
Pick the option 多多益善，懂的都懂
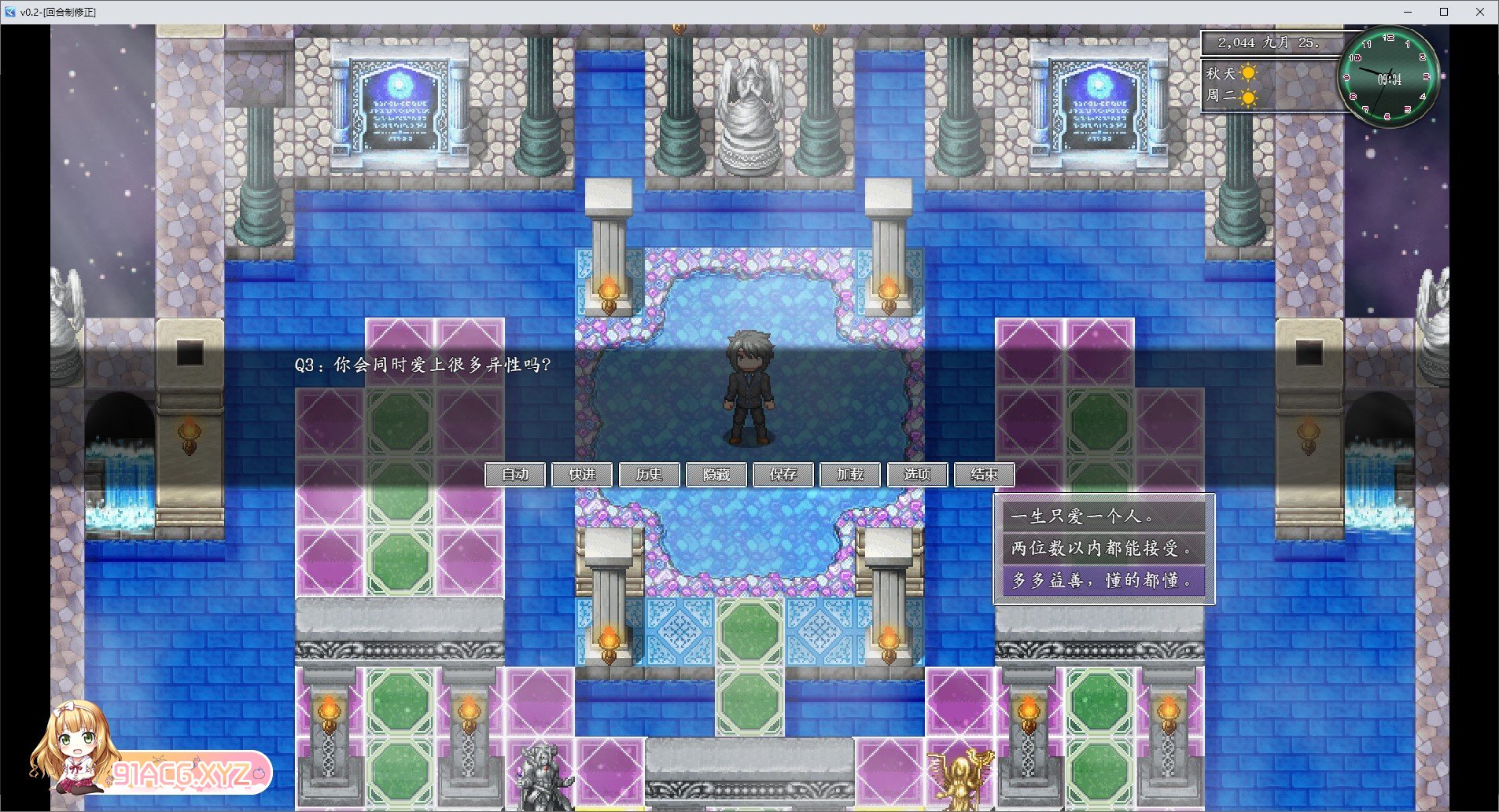[x=1103, y=580]
